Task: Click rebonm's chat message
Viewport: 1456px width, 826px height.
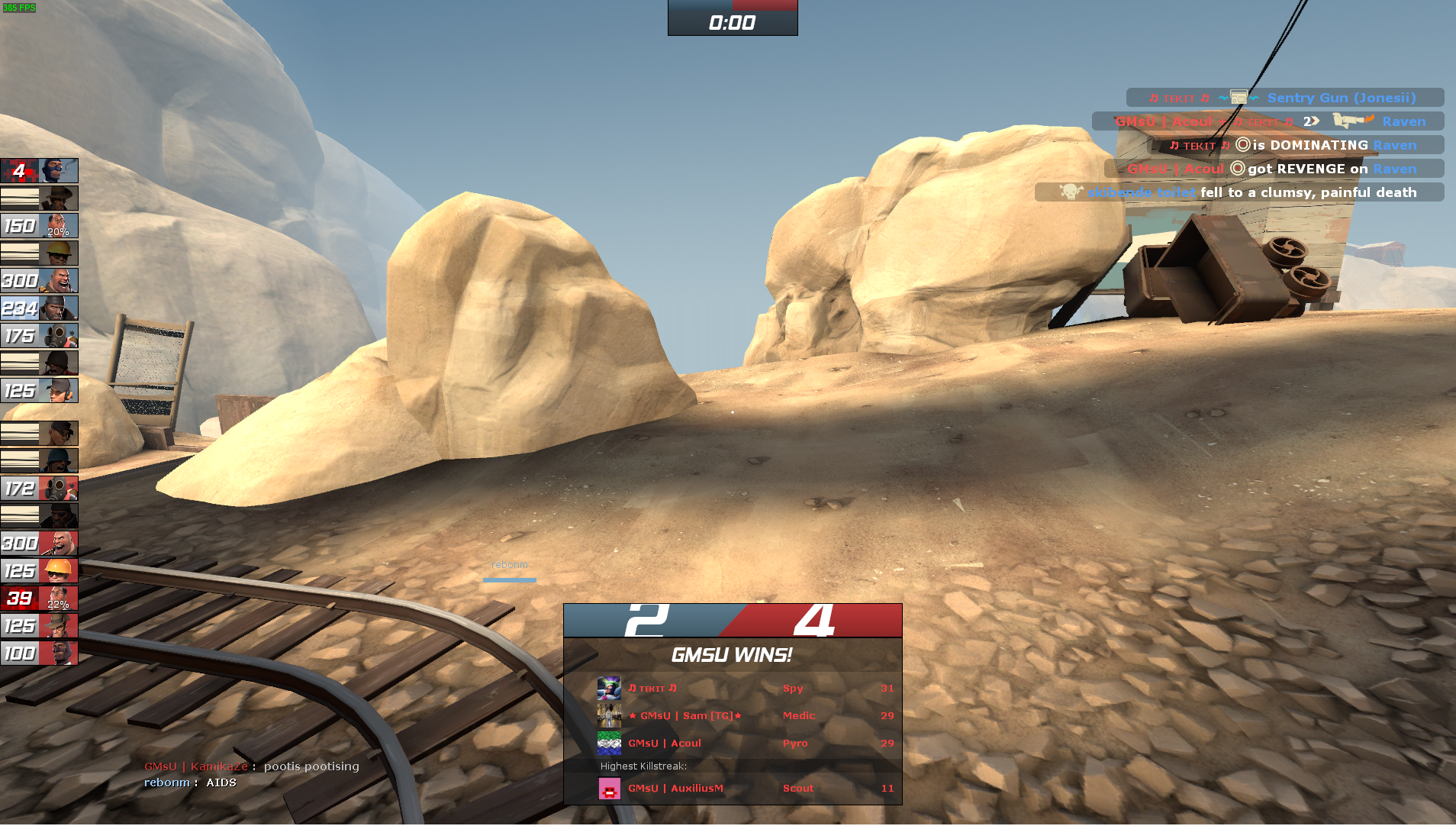Action: coord(190,782)
